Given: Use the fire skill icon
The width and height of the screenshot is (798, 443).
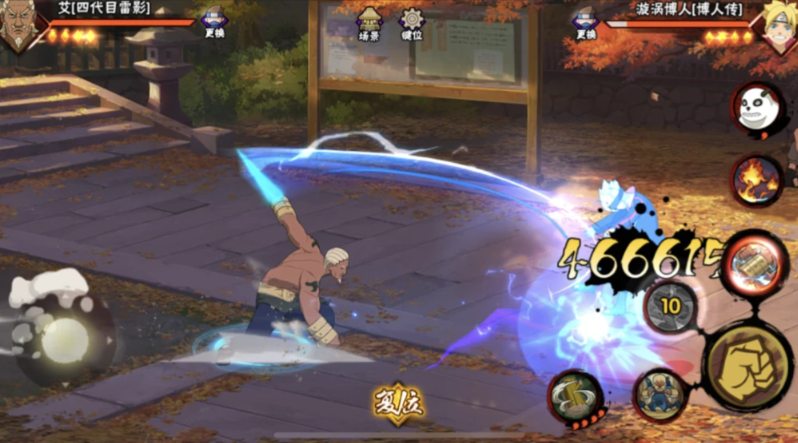Looking at the screenshot, I should [756, 179].
